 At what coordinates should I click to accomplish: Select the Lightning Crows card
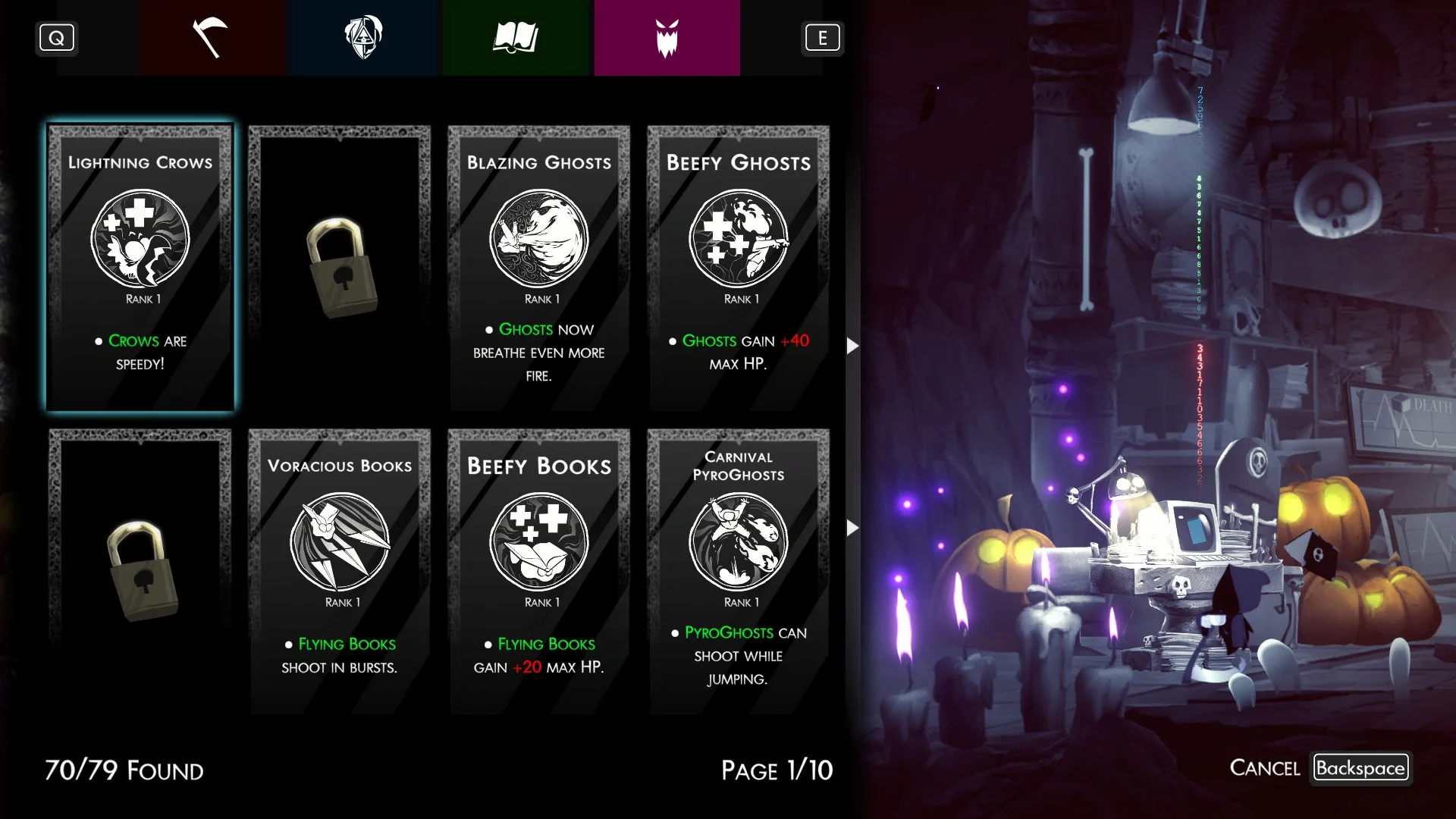pos(140,267)
